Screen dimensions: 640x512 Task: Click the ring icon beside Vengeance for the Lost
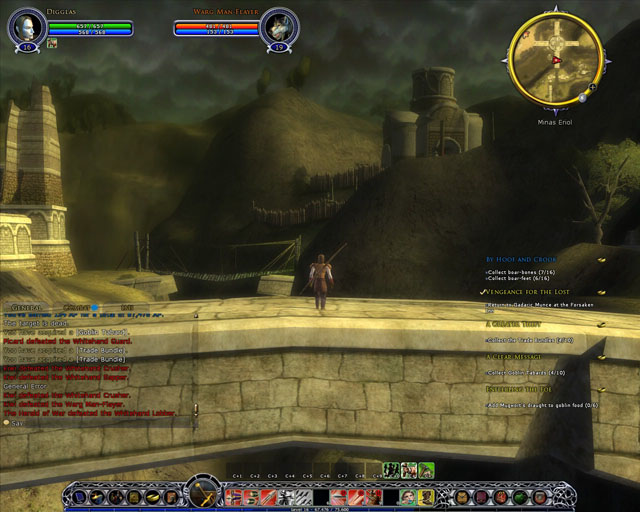(x=602, y=292)
